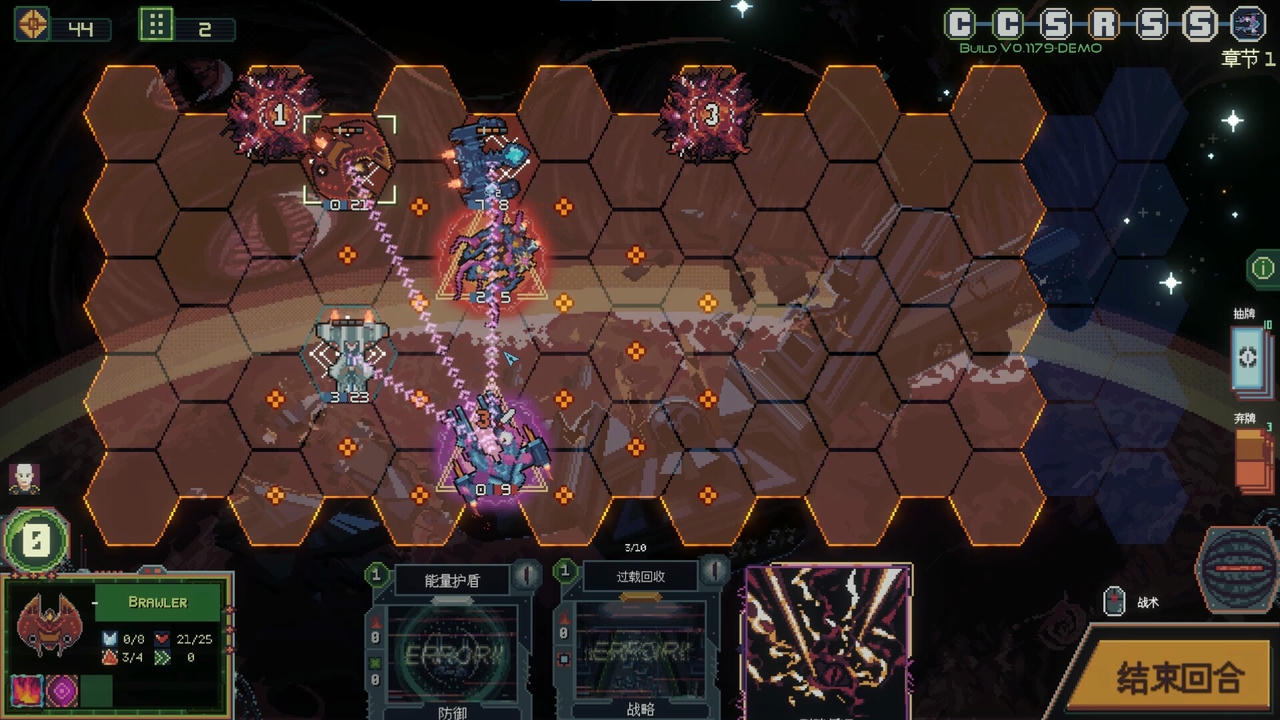Activate the flame ability of Brawler
The width and height of the screenshot is (1280, 720).
point(25,690)
